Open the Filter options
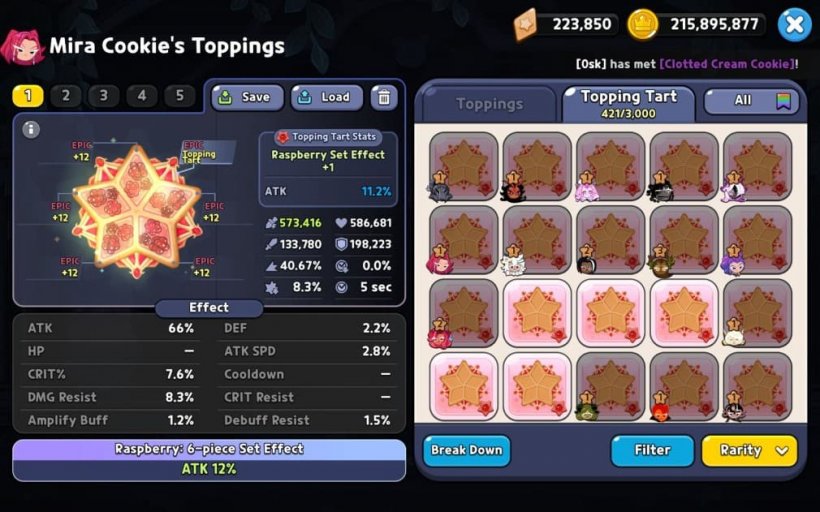Screen dimensions: 820x512 [652, 450]
